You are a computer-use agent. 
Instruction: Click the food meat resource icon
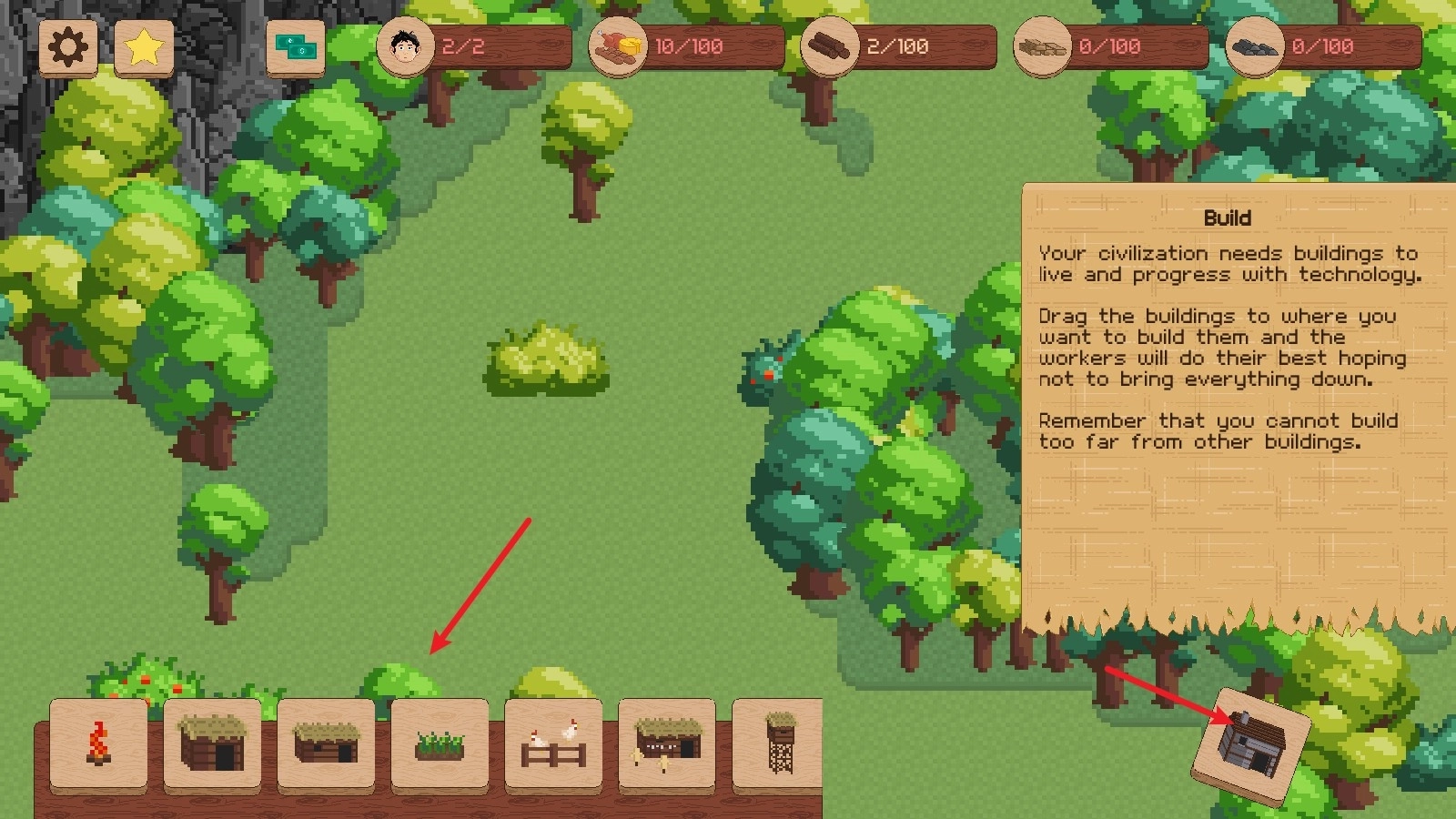pyautogui.click(x=618, y=45)
